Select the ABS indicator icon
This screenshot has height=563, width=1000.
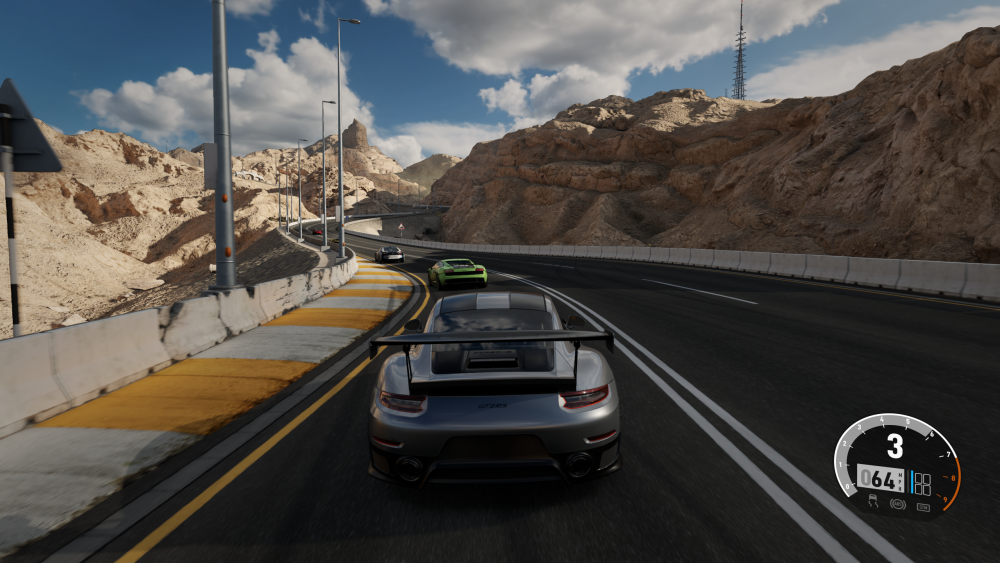[898, 504]
